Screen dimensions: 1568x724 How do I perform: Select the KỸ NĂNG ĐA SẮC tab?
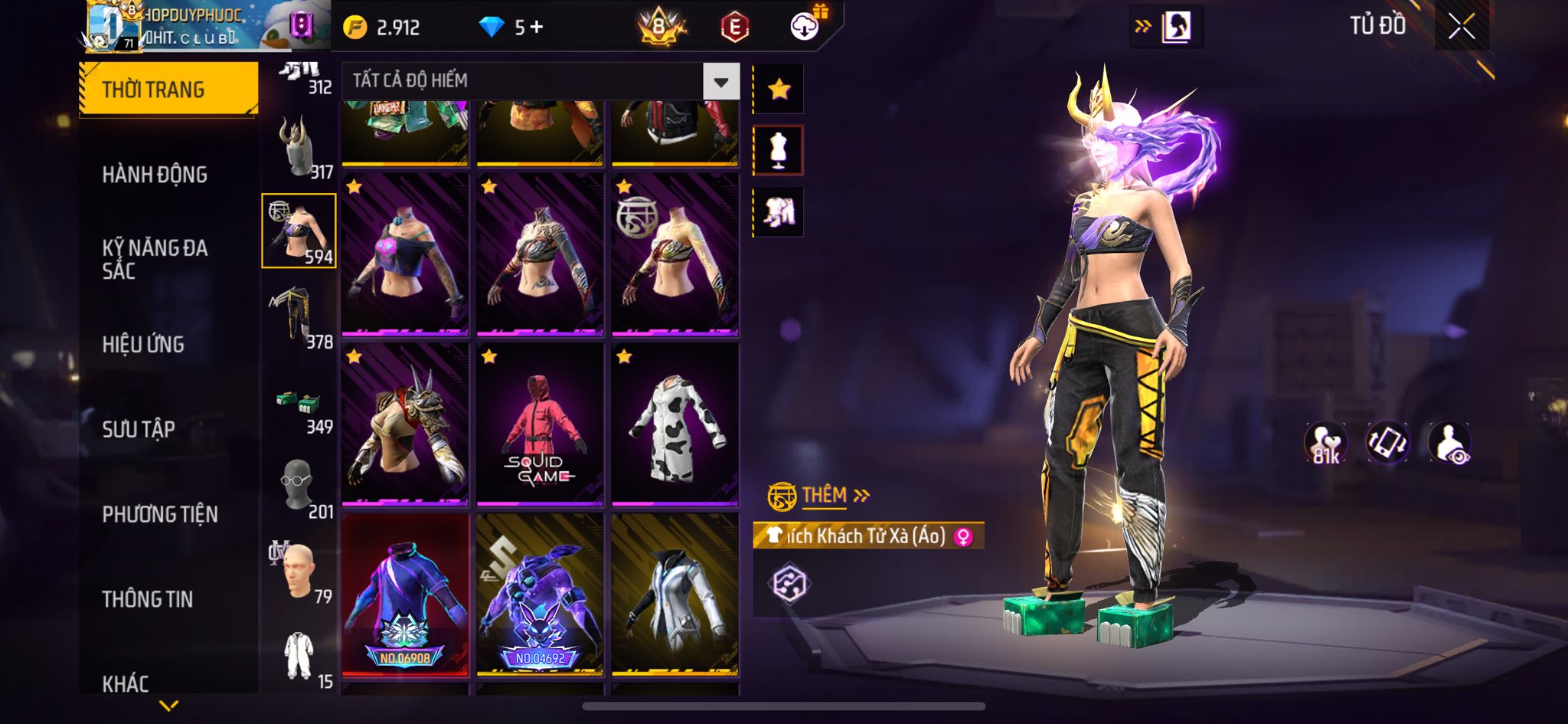[x=155, y=259]
